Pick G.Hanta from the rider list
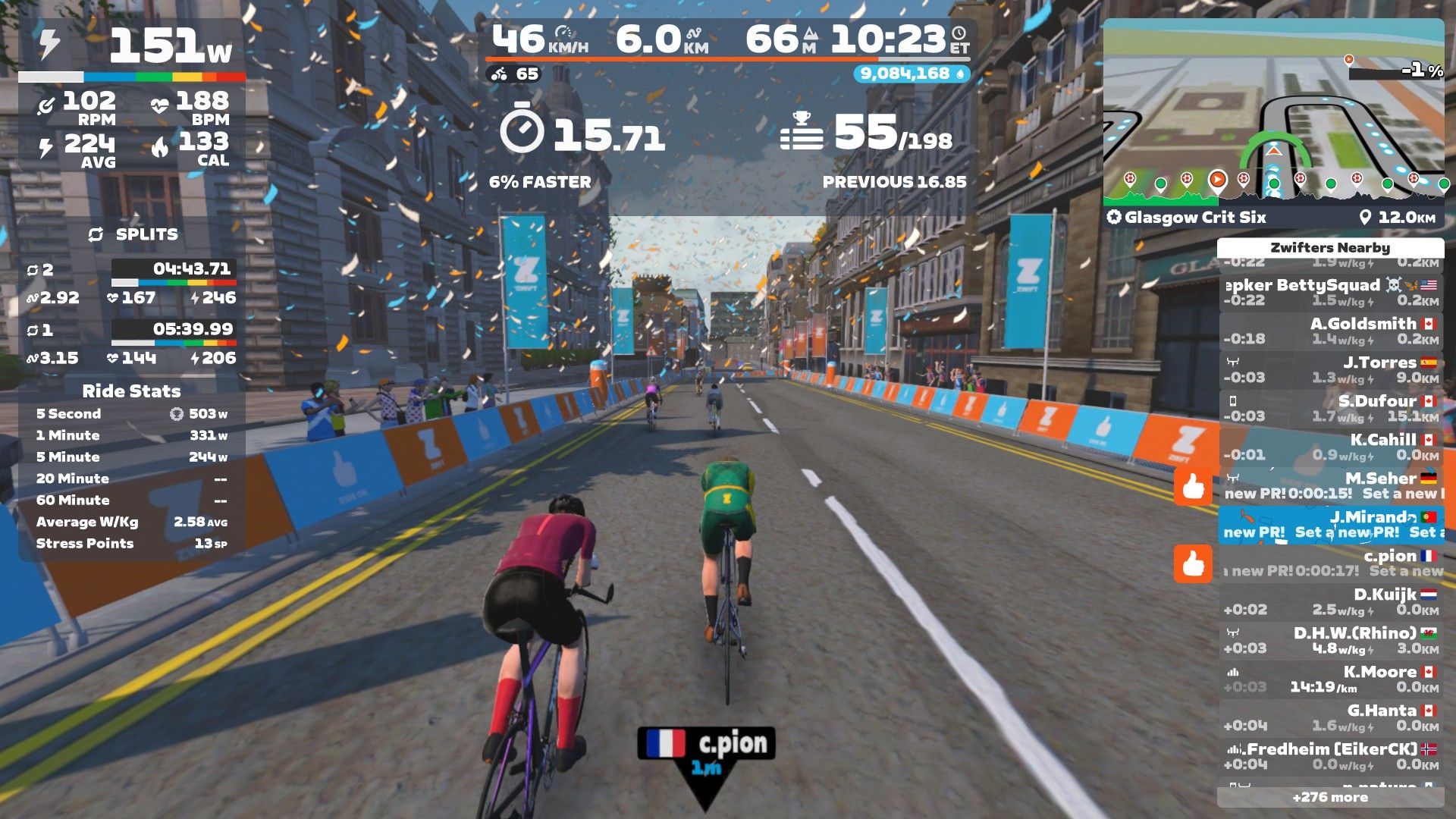Screen dimensions: 1456x819 (1331, 718)
